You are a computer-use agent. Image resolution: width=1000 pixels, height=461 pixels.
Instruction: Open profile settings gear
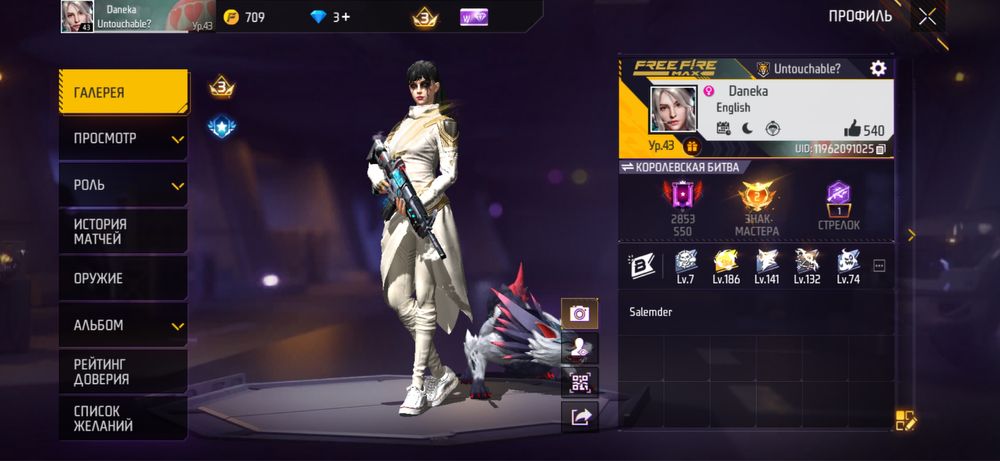[878, 68]
